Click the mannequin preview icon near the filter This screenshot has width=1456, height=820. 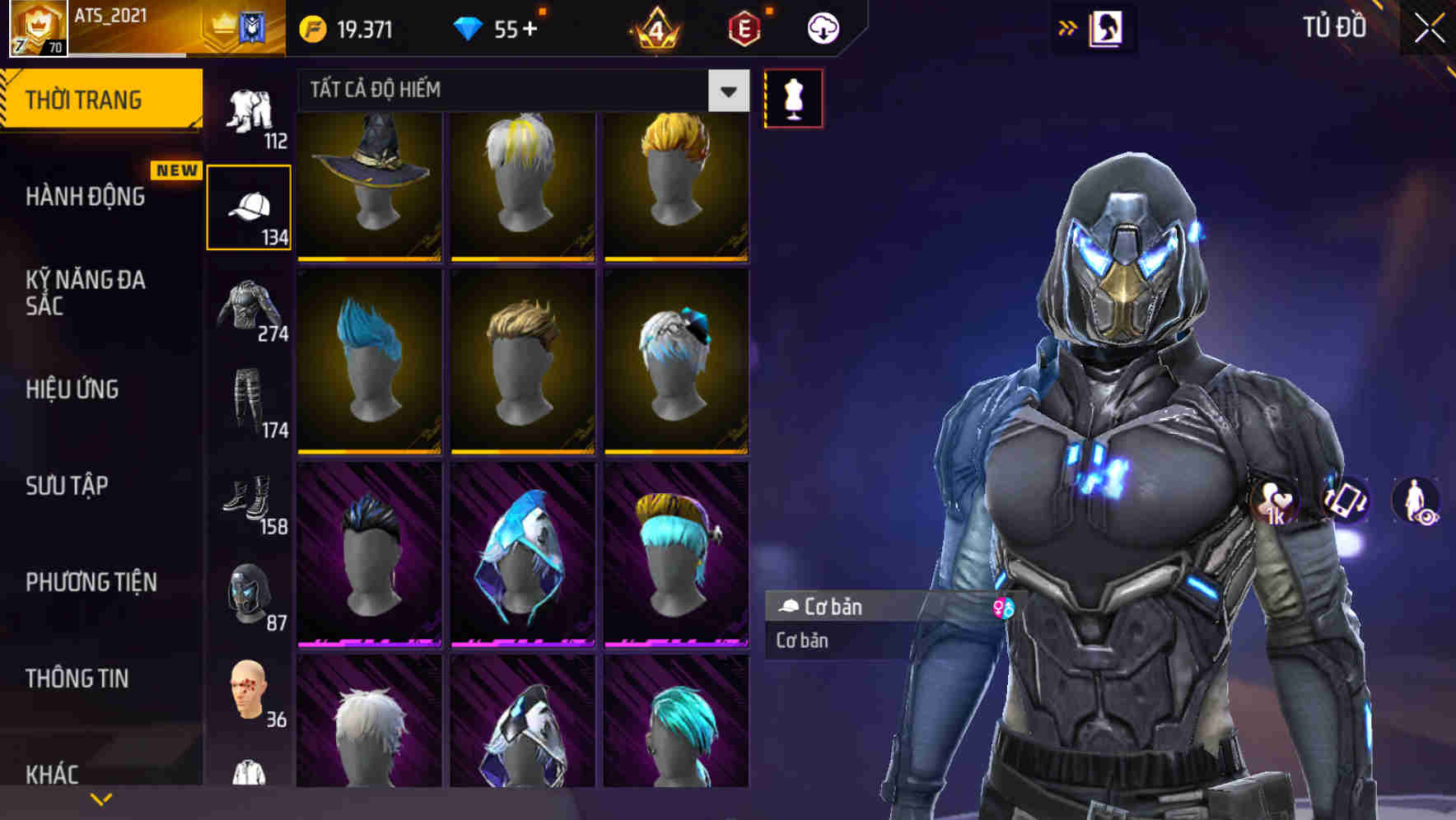coord(793,97)
